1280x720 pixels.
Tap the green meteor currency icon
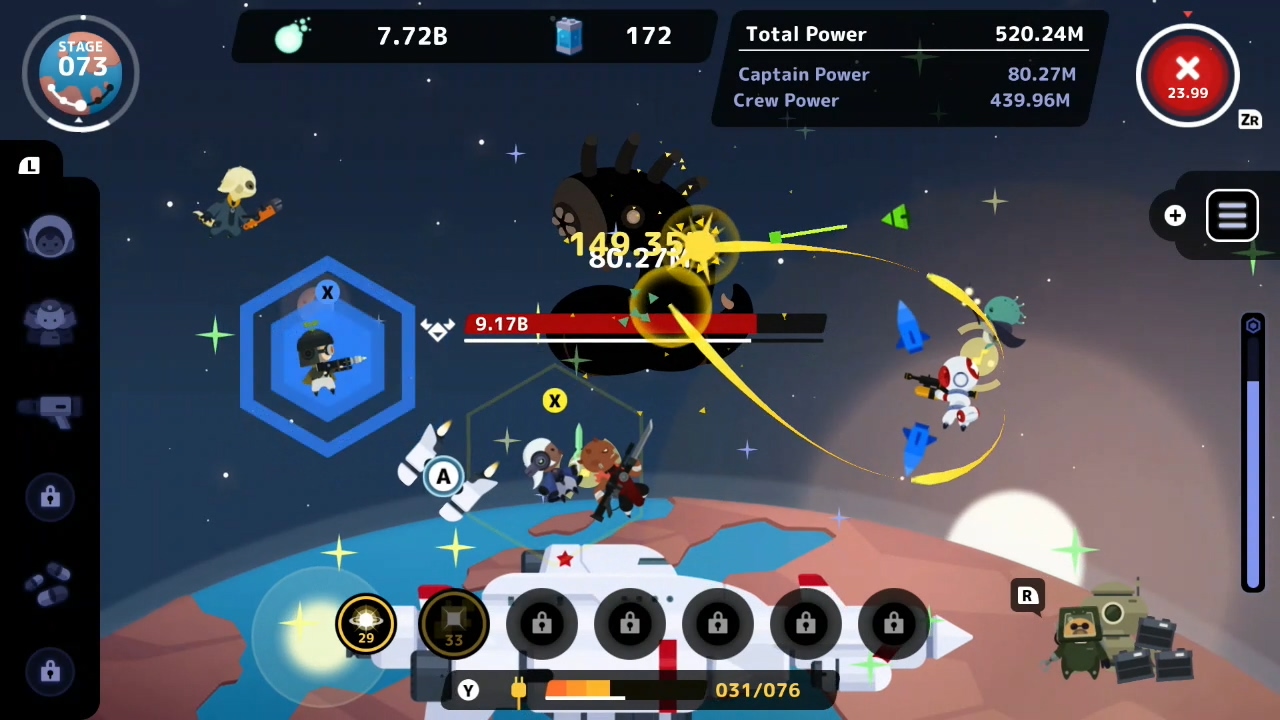click(x=293, y=36)
